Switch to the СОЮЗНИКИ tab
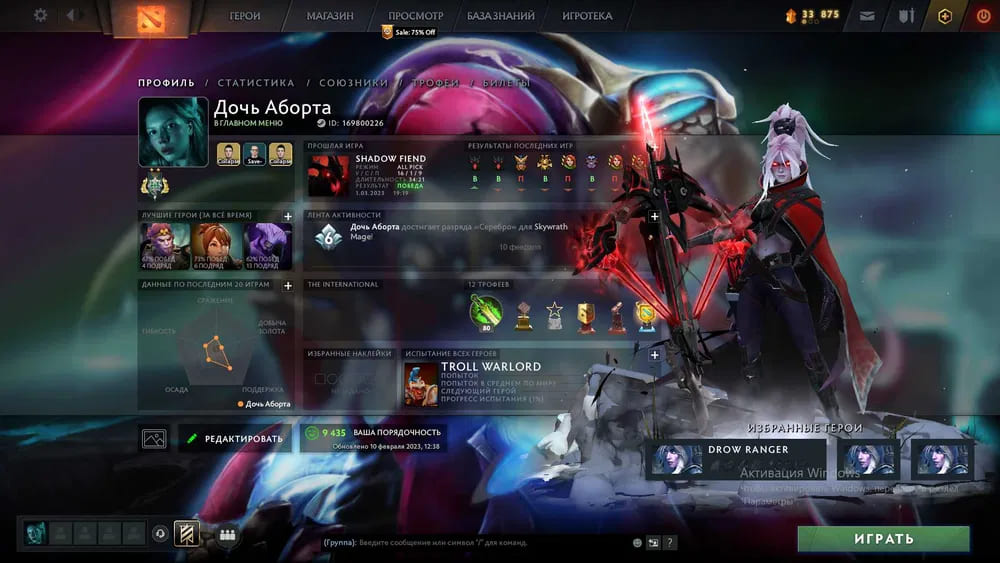Screen dimensions: 1000x563 (353, 83)
